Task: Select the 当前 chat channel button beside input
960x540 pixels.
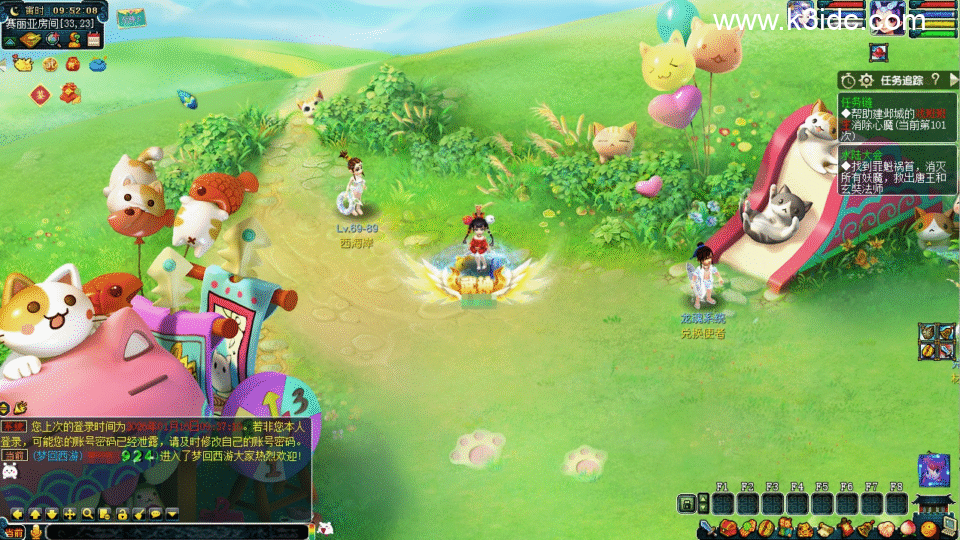Action: pos(14,531)
